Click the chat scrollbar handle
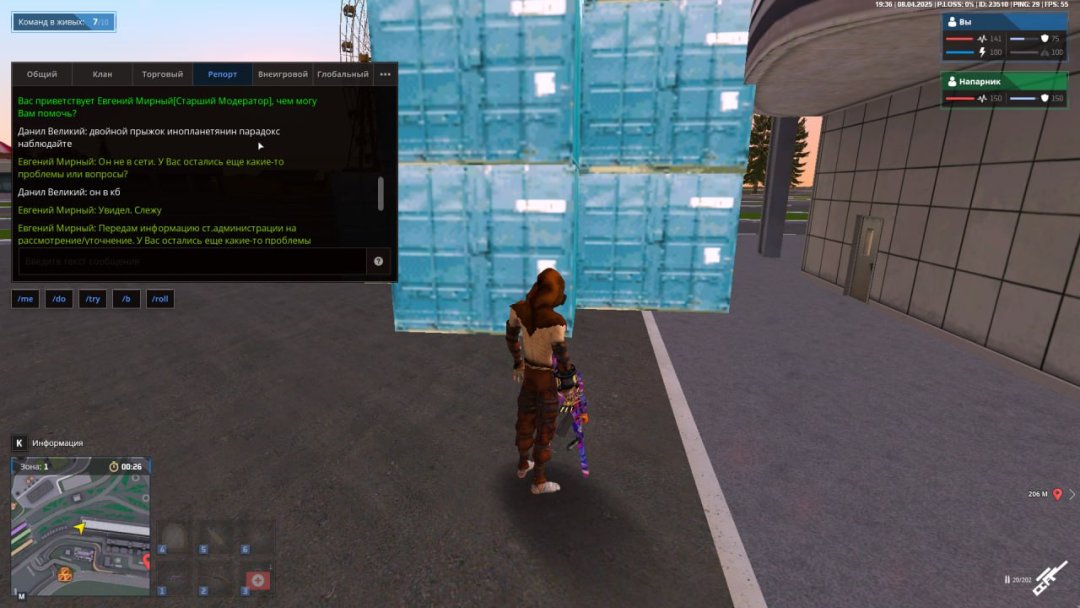 coord(380,194)
